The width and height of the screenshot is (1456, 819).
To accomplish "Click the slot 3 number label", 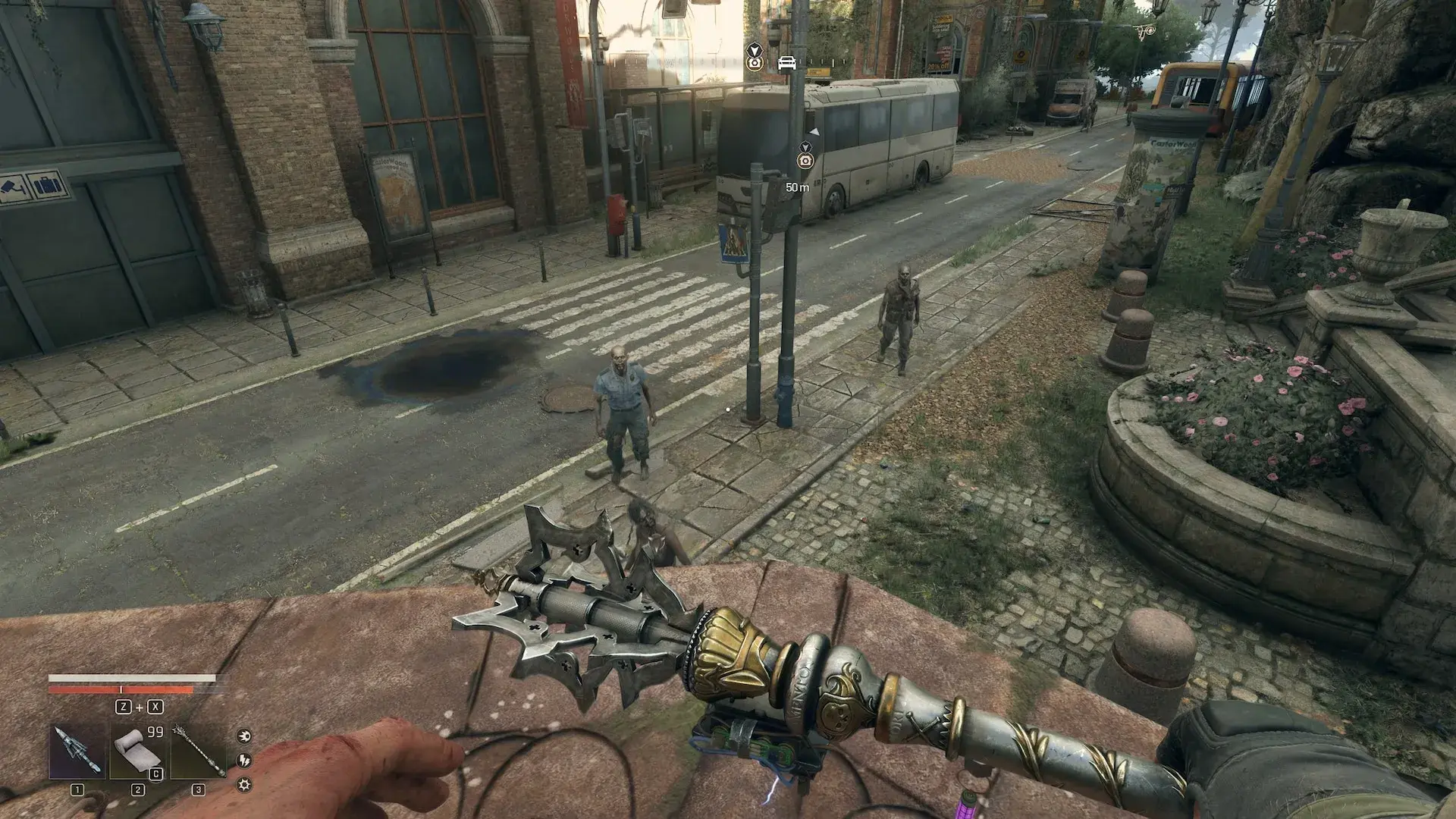I will [198, 789].
